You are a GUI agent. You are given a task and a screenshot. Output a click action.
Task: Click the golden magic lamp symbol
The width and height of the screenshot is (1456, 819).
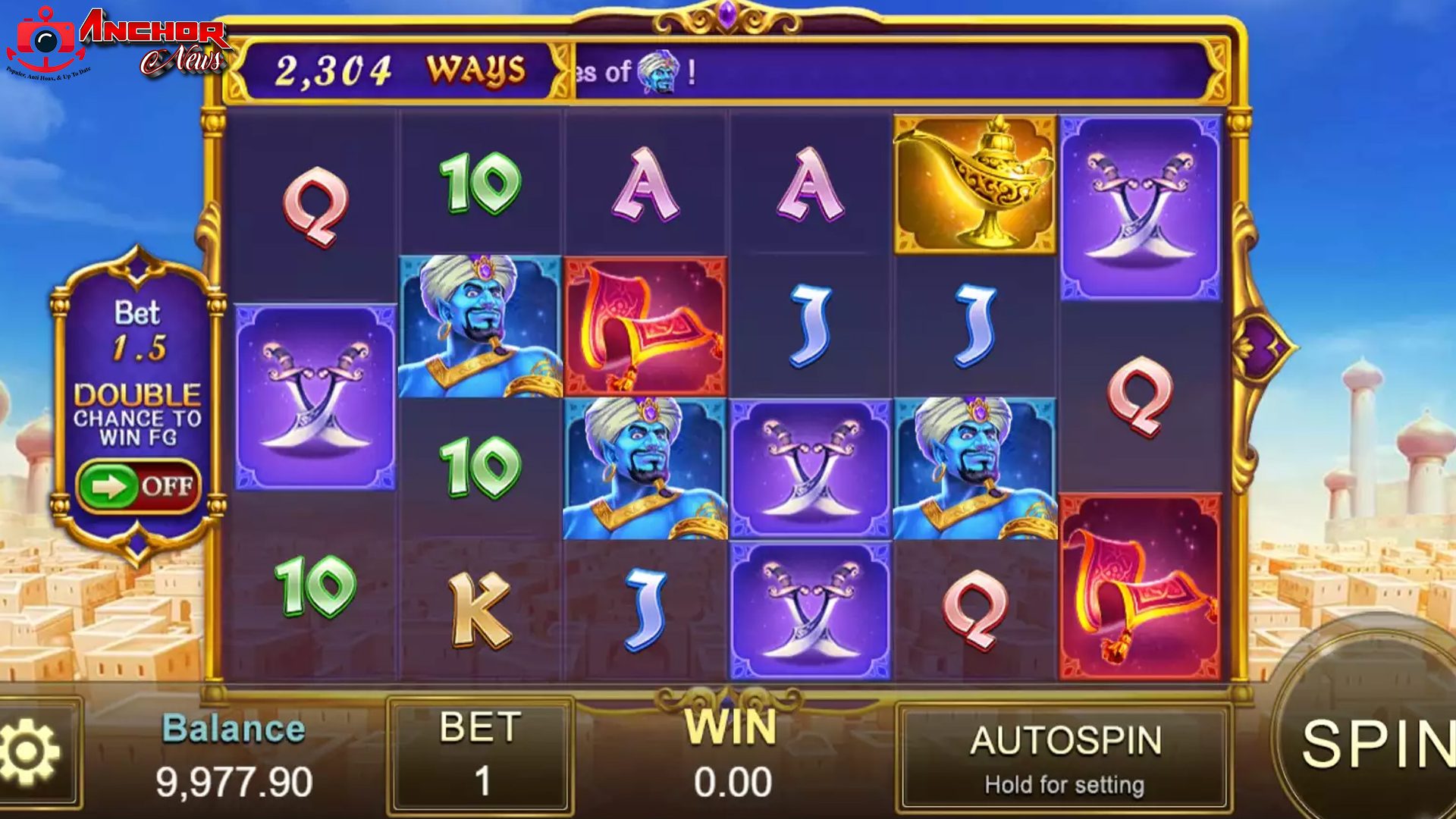[x=975, y=180]
